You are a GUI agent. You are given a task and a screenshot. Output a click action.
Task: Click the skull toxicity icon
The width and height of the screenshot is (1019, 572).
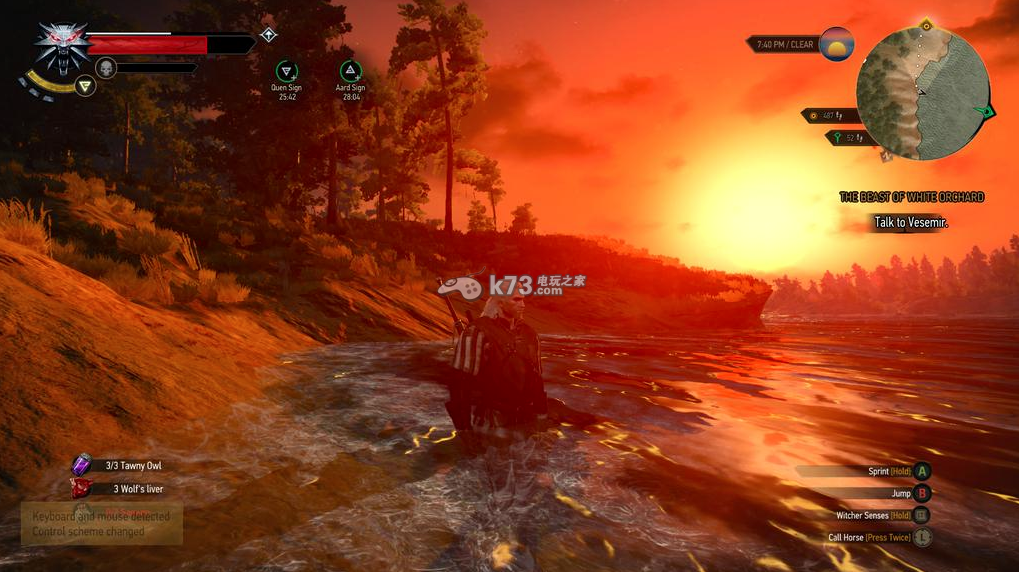coord(105,68)
